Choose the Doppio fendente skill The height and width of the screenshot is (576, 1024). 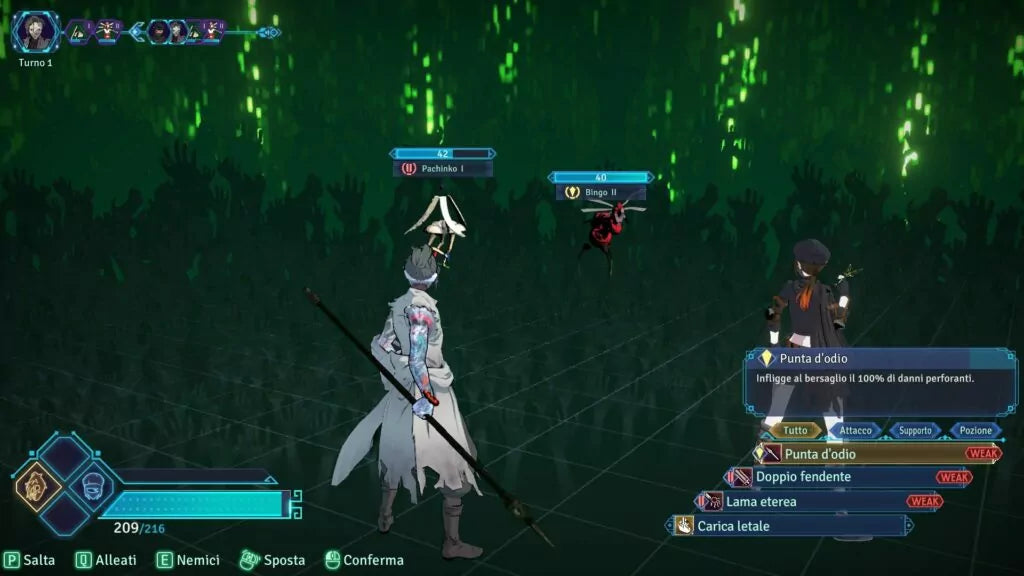point(830,477)
